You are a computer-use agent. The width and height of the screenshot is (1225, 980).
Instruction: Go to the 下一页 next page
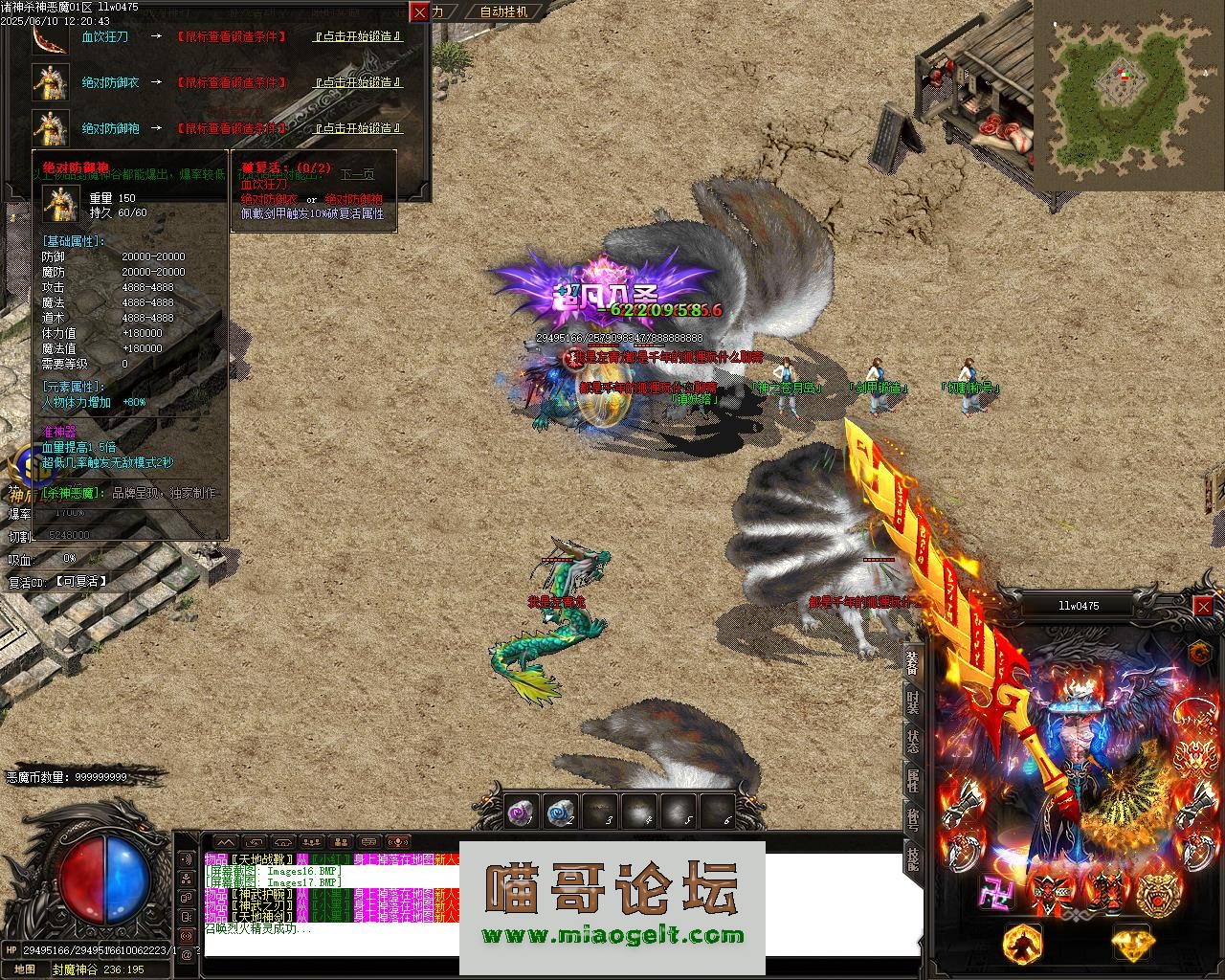click(x=357, y=174)
